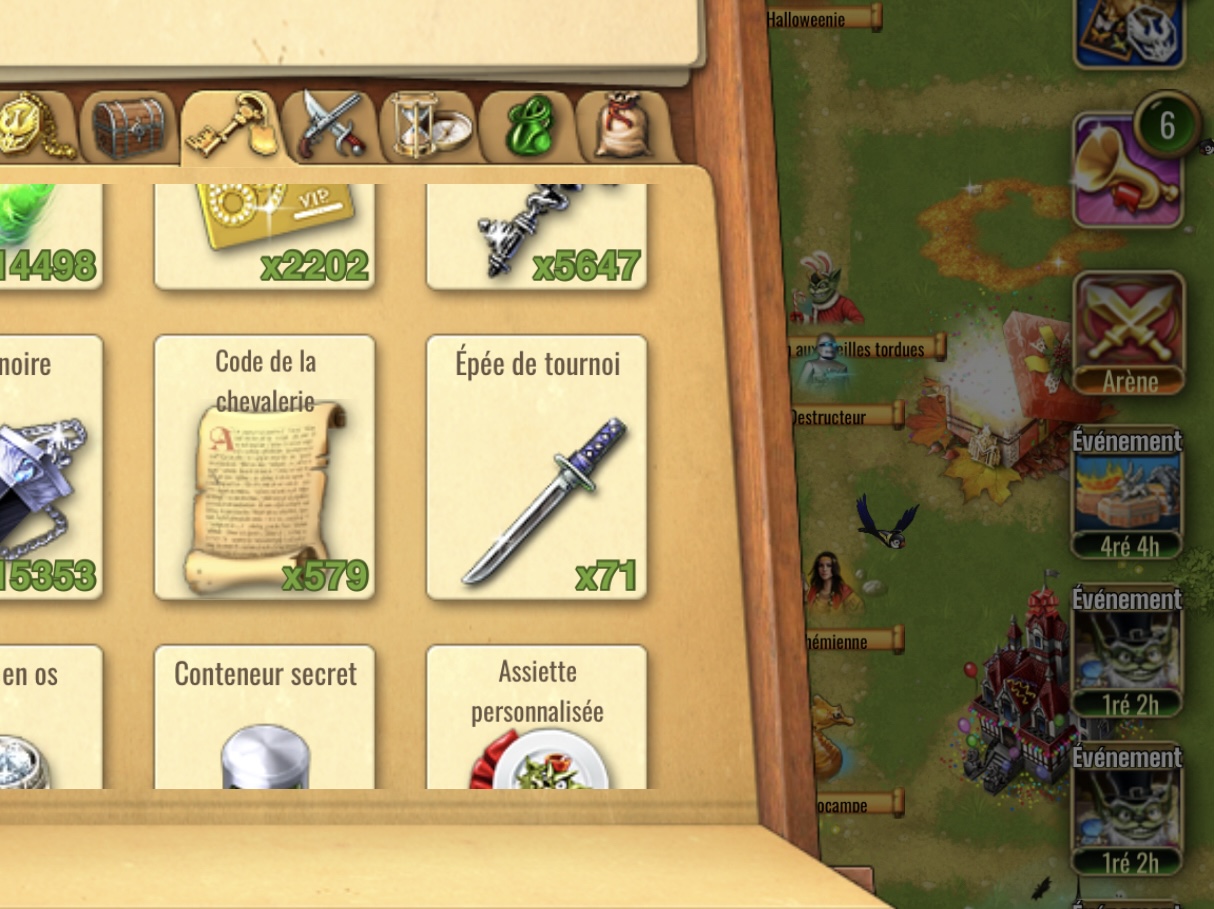Select the Assiette personnalisée item
1214x909 pixels.
click(537, 720)
